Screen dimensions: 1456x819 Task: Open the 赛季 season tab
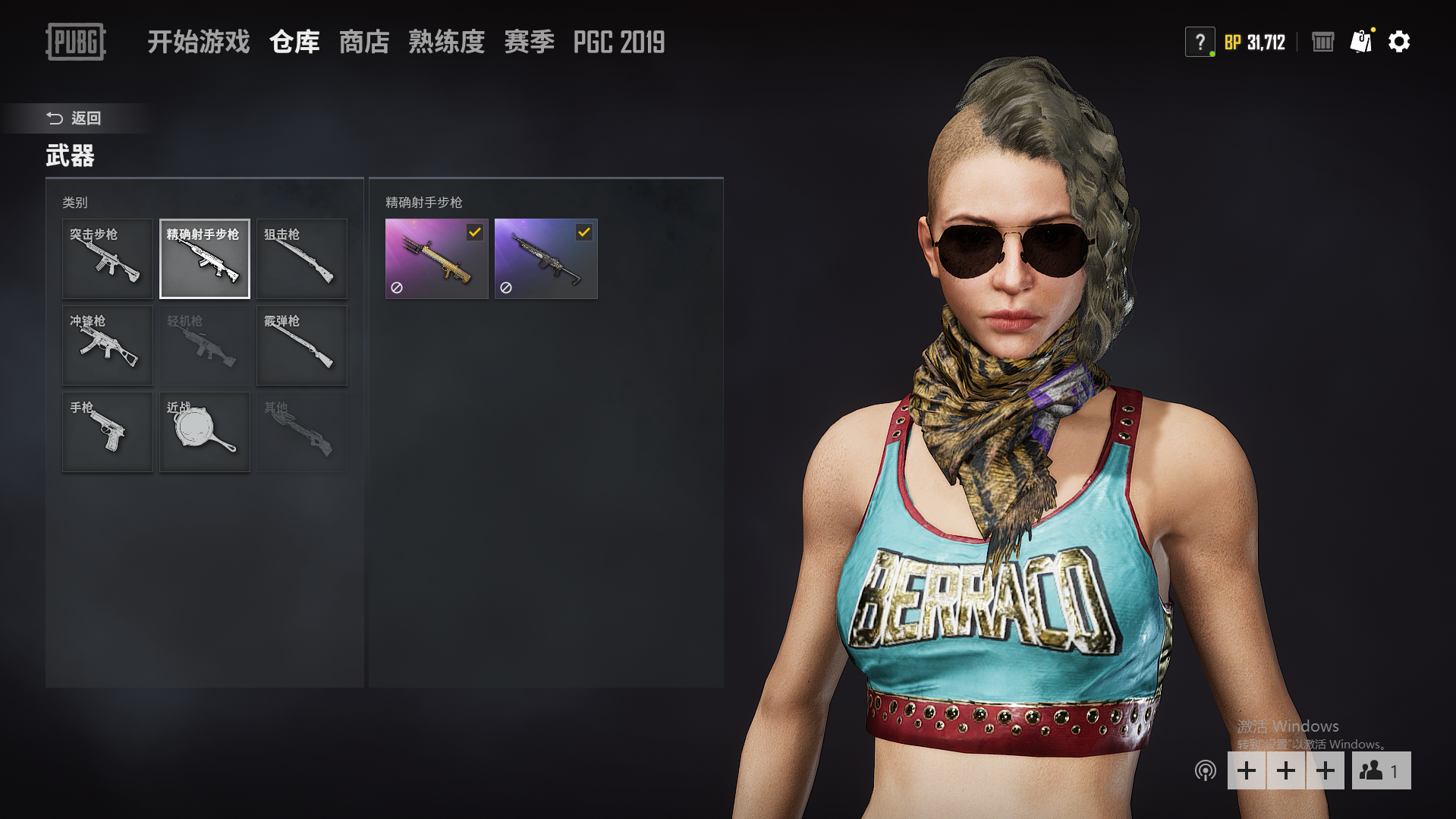(x=529, y=42)
